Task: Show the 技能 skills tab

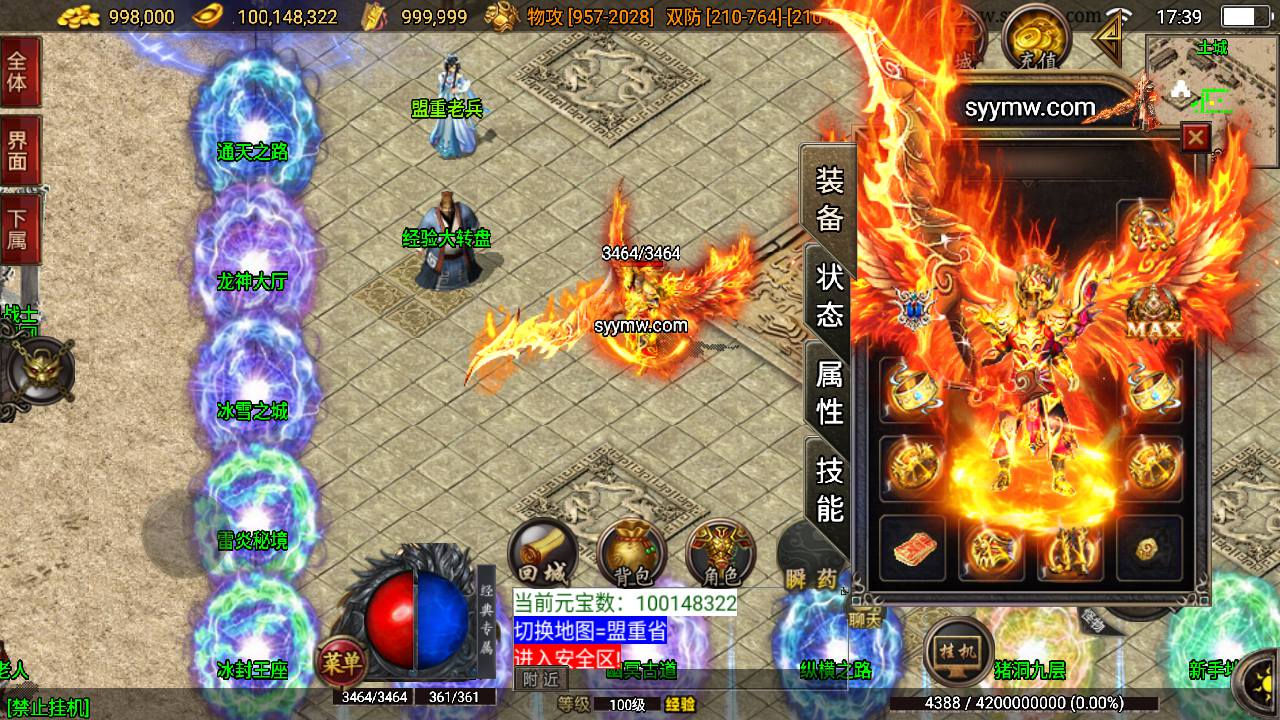Action: point(829,489)
